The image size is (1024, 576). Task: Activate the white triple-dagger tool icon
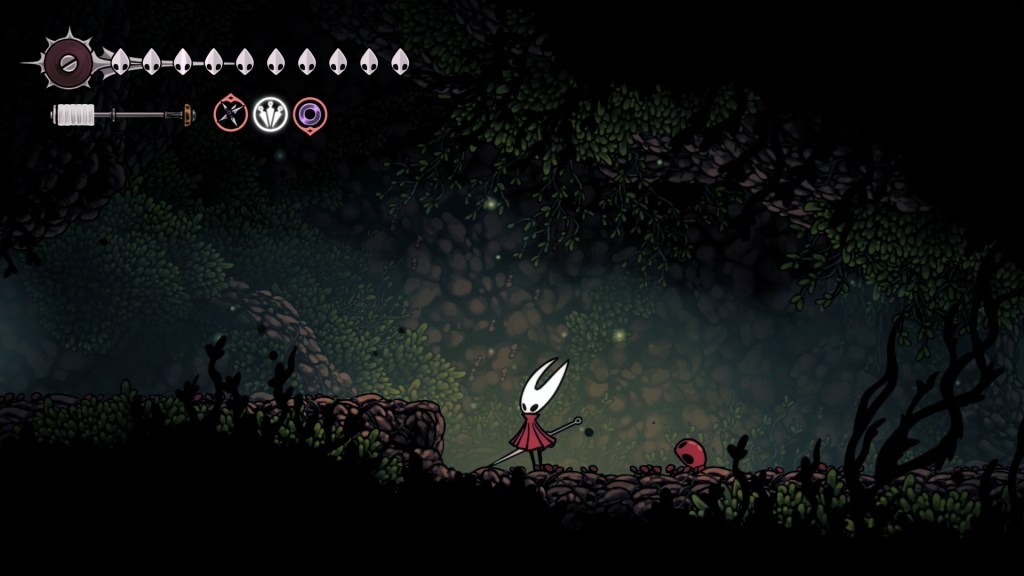(x=270, y=114)
